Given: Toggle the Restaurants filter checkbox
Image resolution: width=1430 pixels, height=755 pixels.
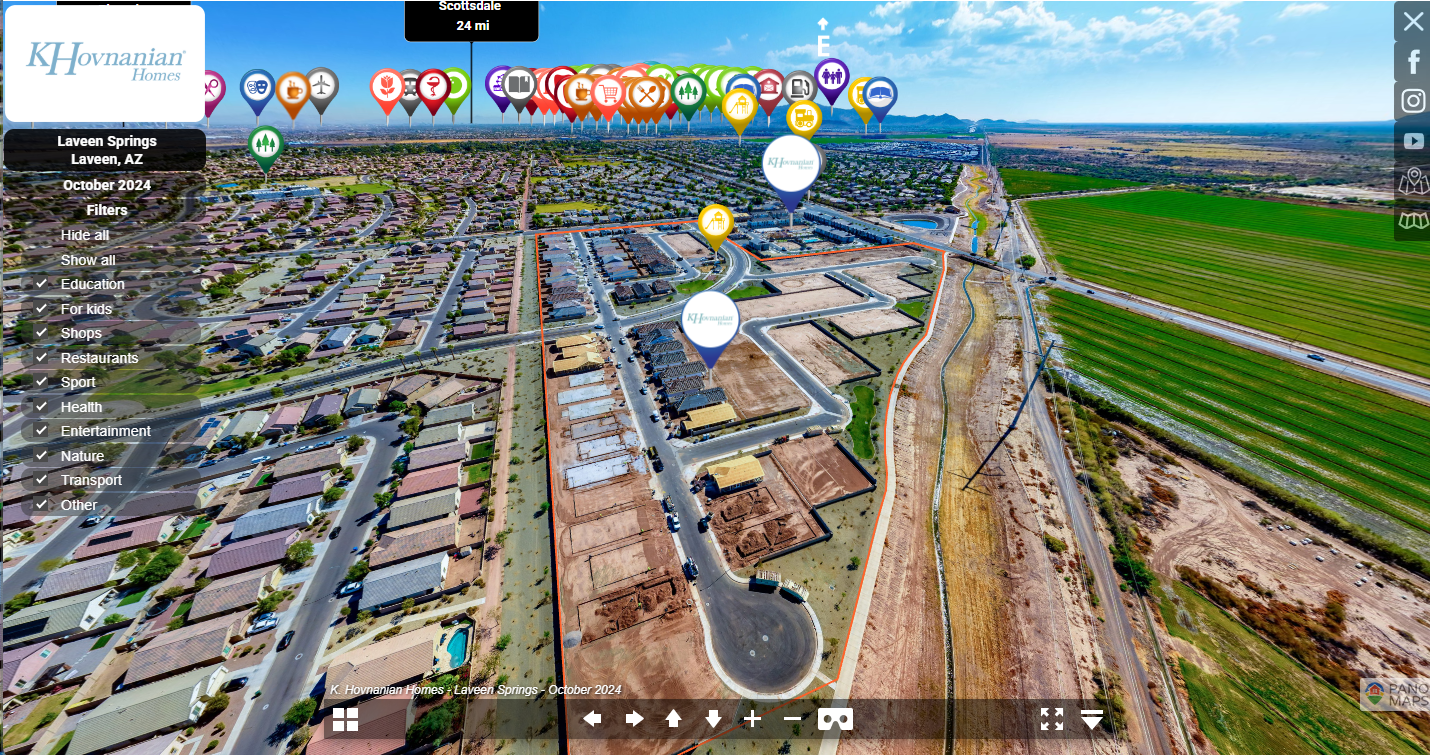Looking at the screenshot, I should [42, 358].
